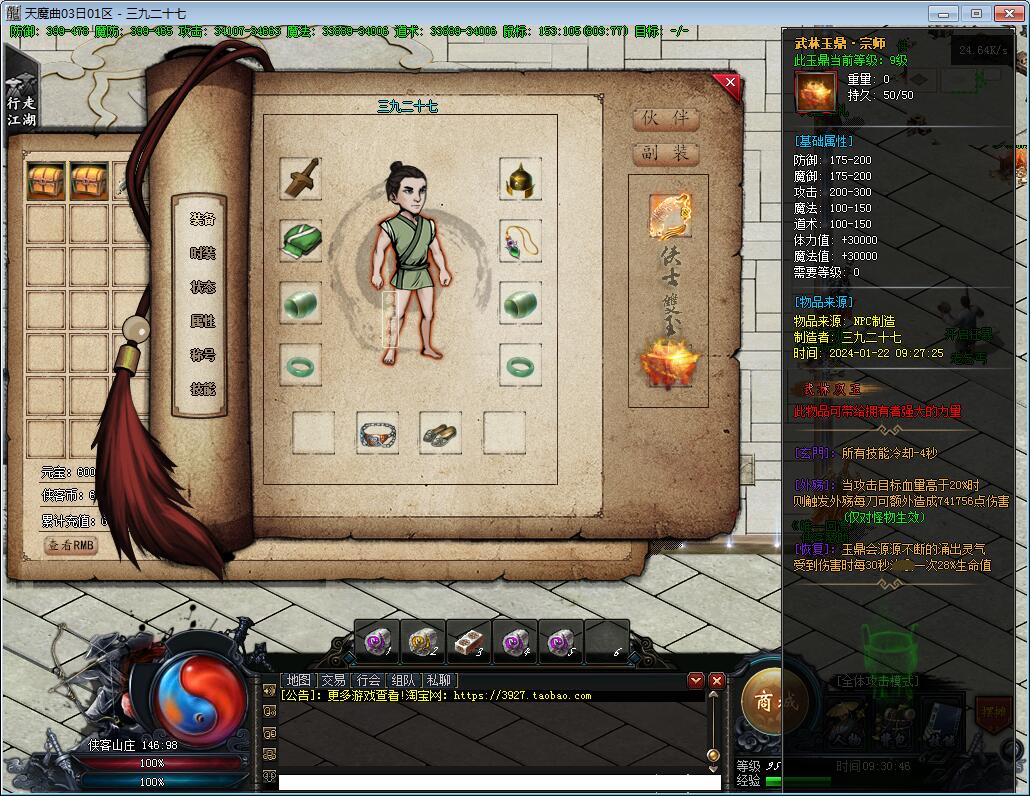
Task: Show the 状态 status tab
Action: (203, 288)
